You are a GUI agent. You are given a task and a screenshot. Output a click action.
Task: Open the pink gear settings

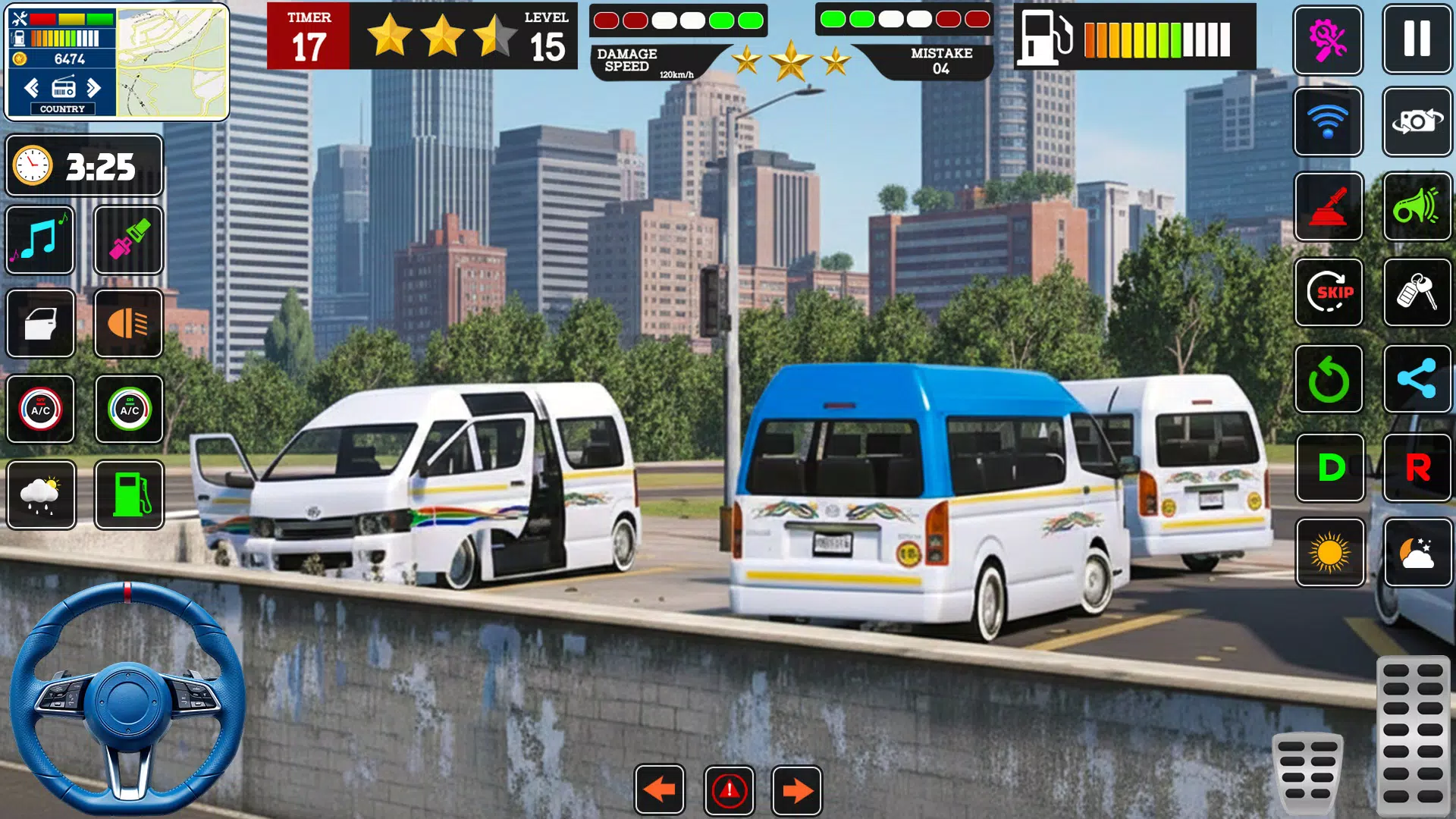click(x=1328, y=39)
